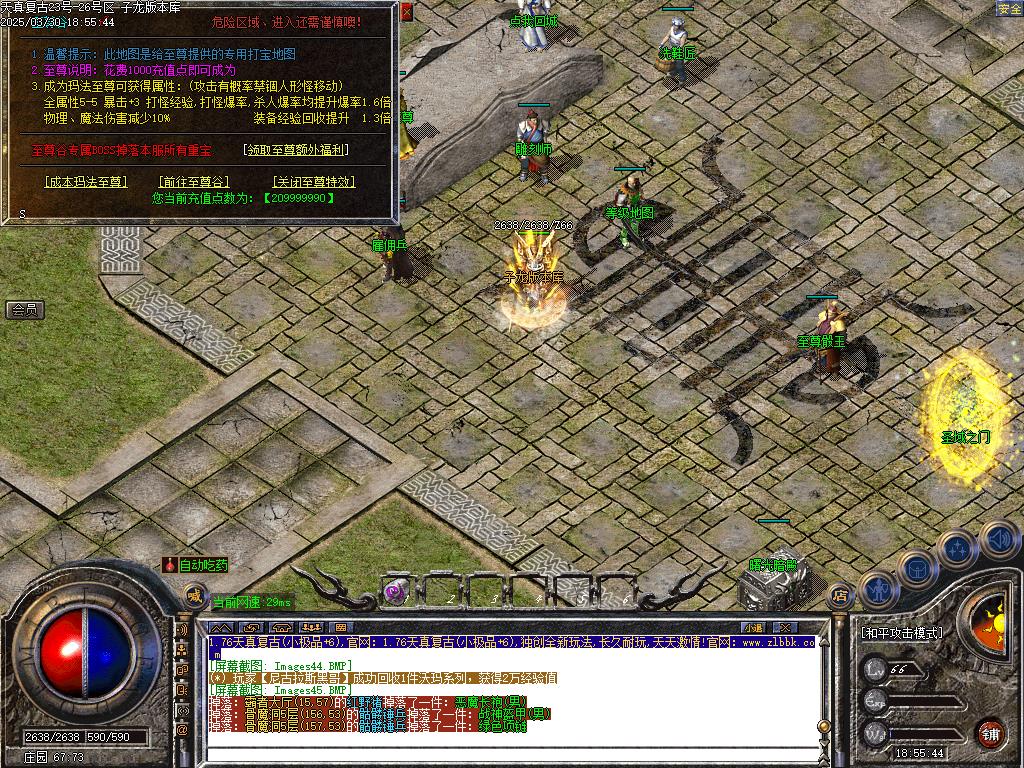Image resolution: width=1024 pixels, height=768 pixels.
Task: Click the 安全 button
Action: click(1009, 9)
